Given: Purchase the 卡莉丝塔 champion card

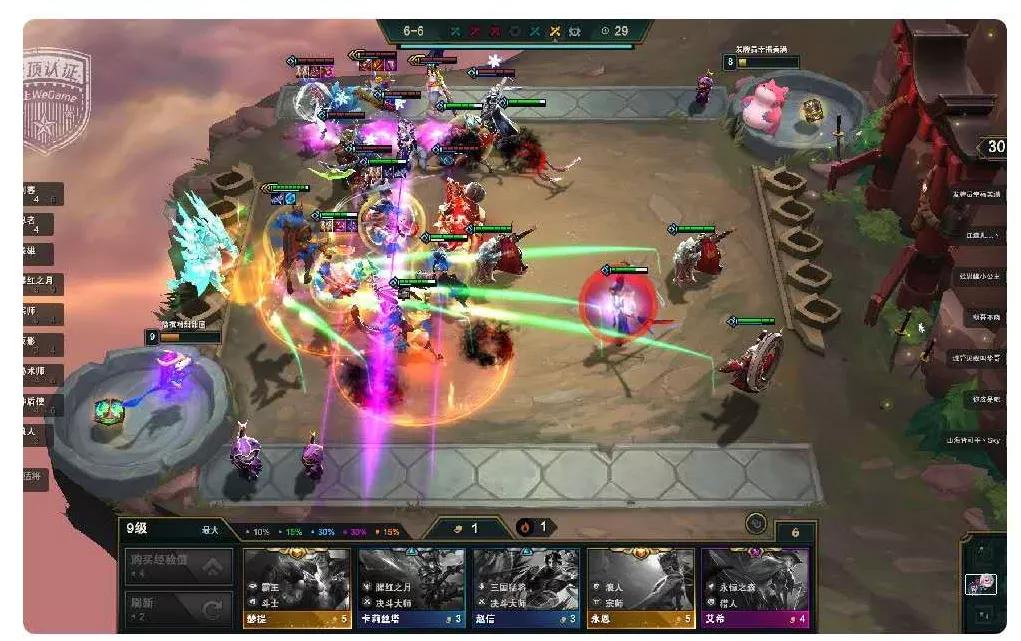Looking at the screenshot, I should click(411, 588).
